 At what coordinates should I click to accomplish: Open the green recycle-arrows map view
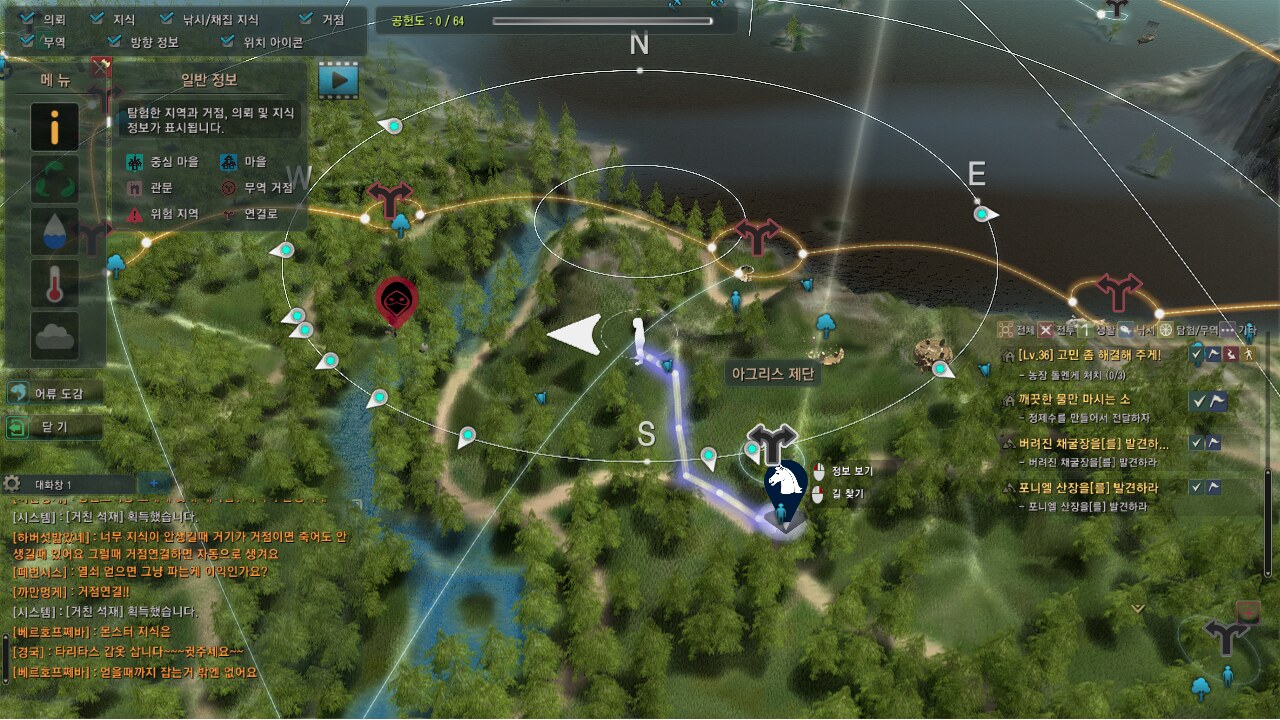pos(55,180)
